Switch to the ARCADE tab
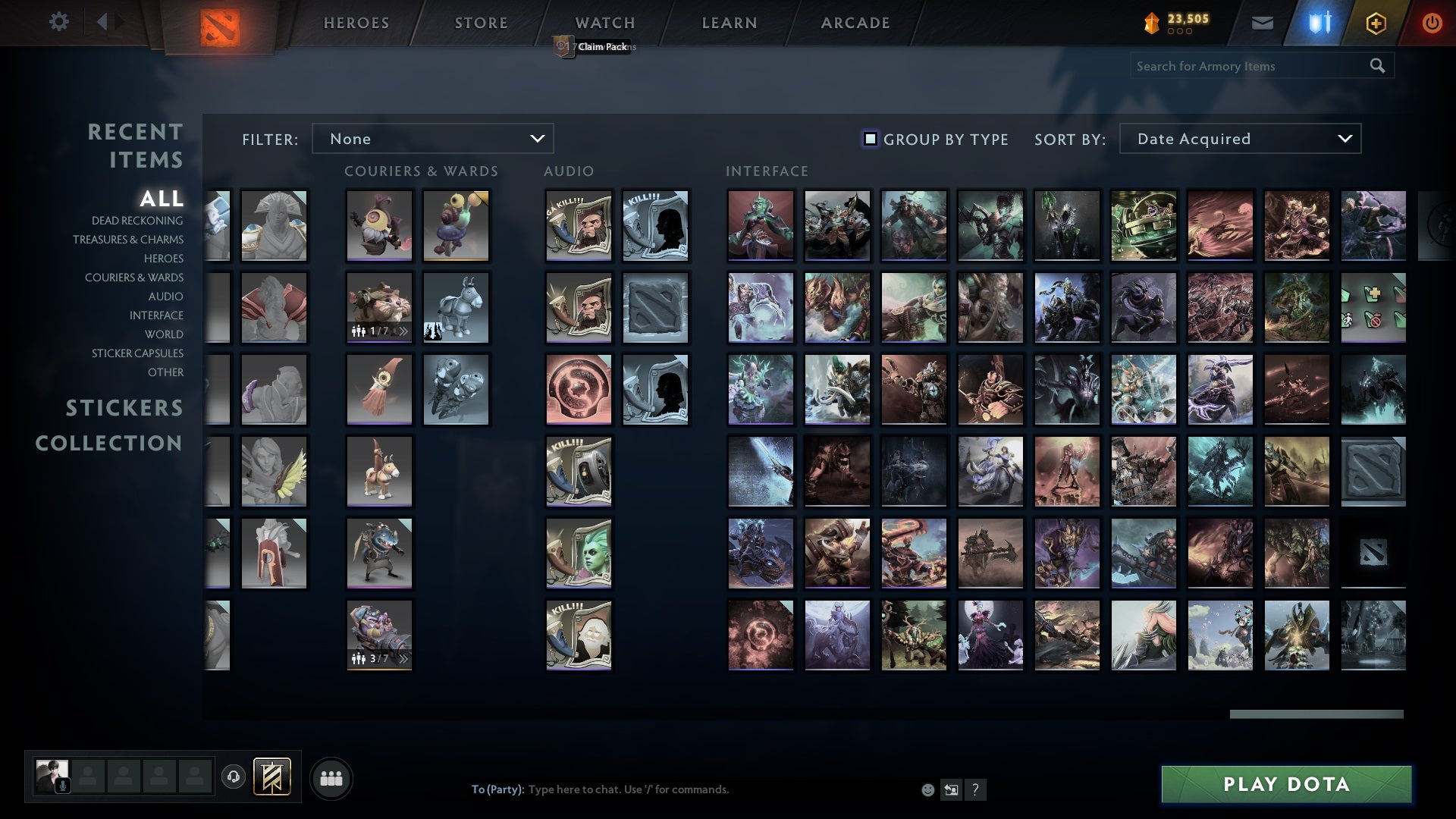 (x=855, y=23)
